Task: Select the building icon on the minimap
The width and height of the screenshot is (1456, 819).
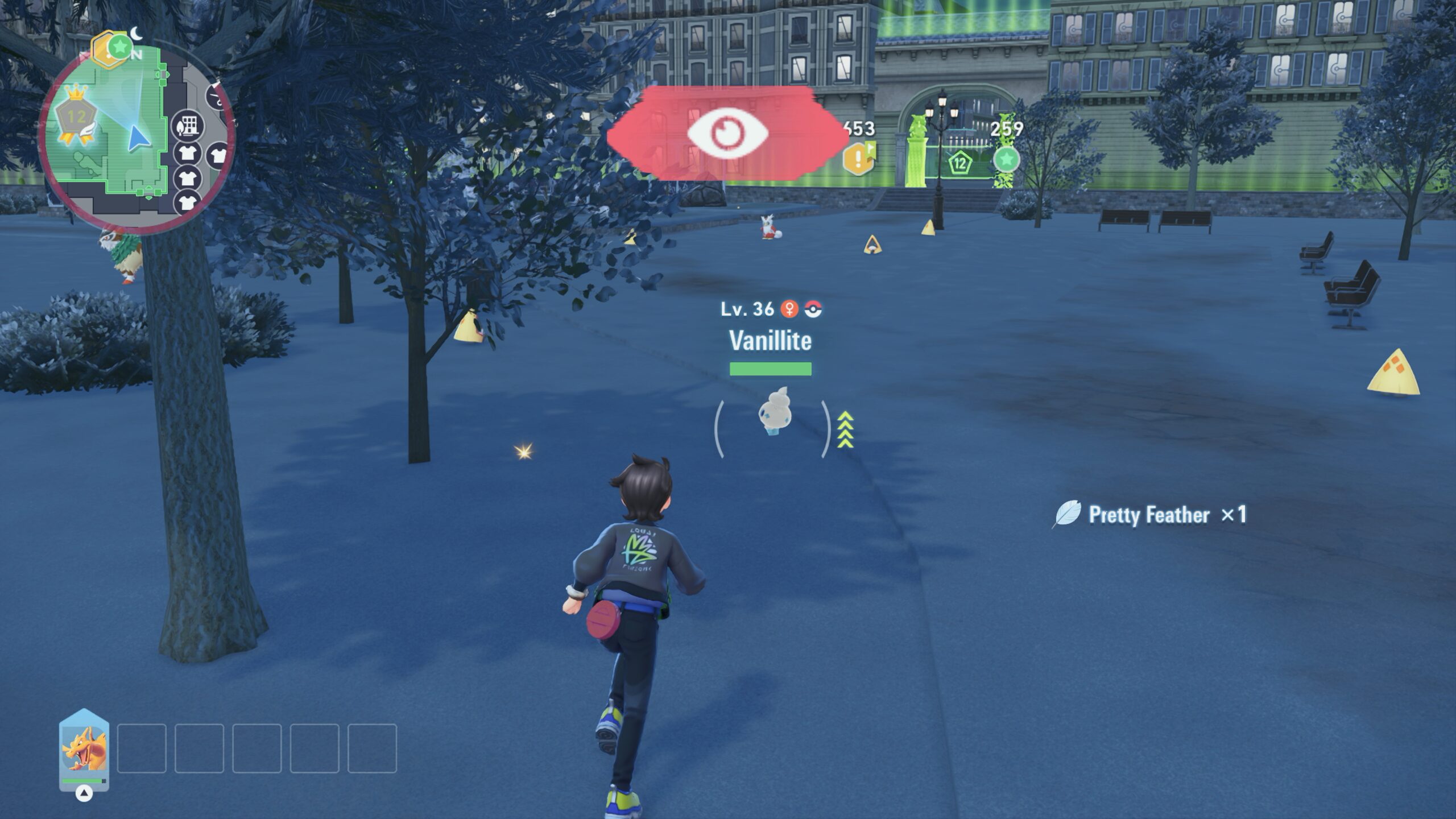Action: click(188, 126)
